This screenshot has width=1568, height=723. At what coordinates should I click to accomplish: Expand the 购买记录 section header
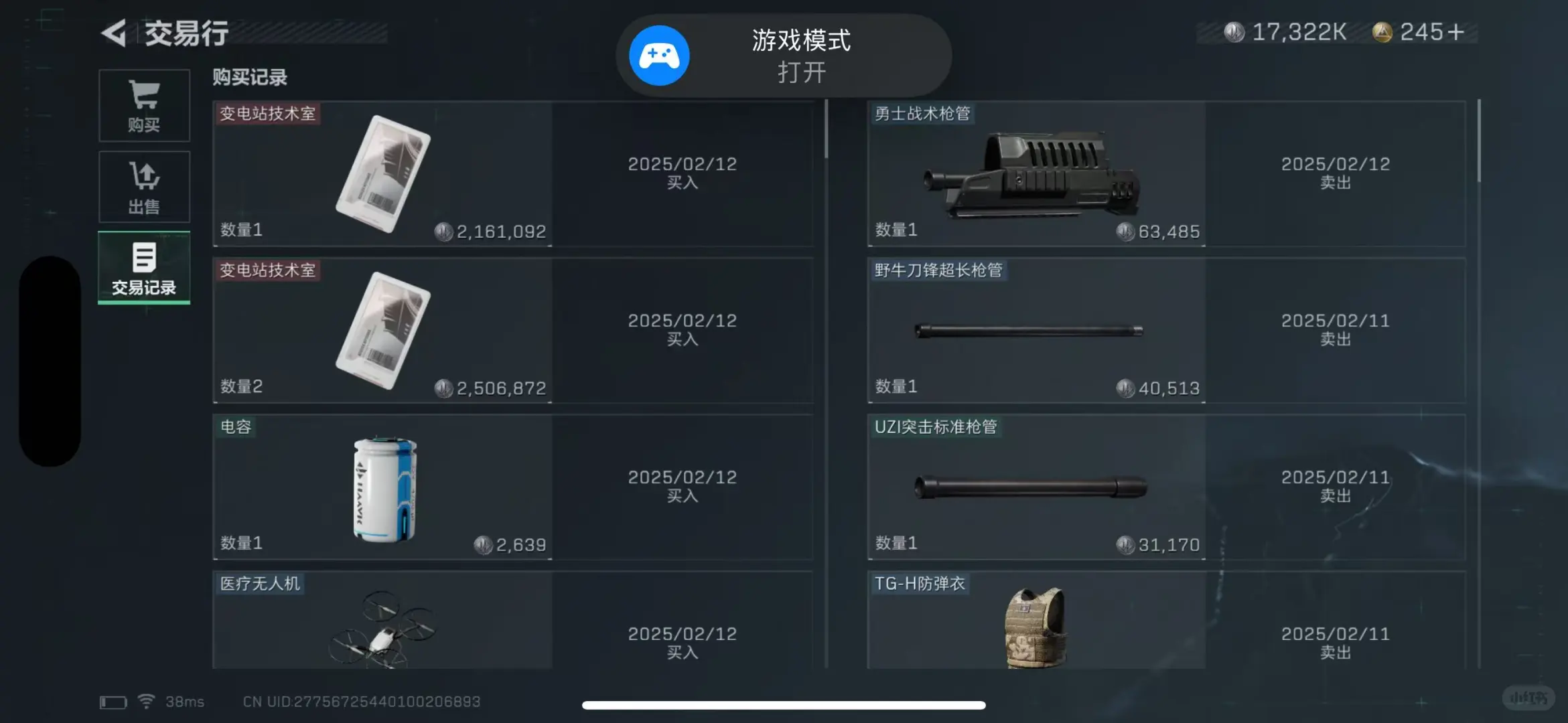pyautogui.click(x=248, y=78)
